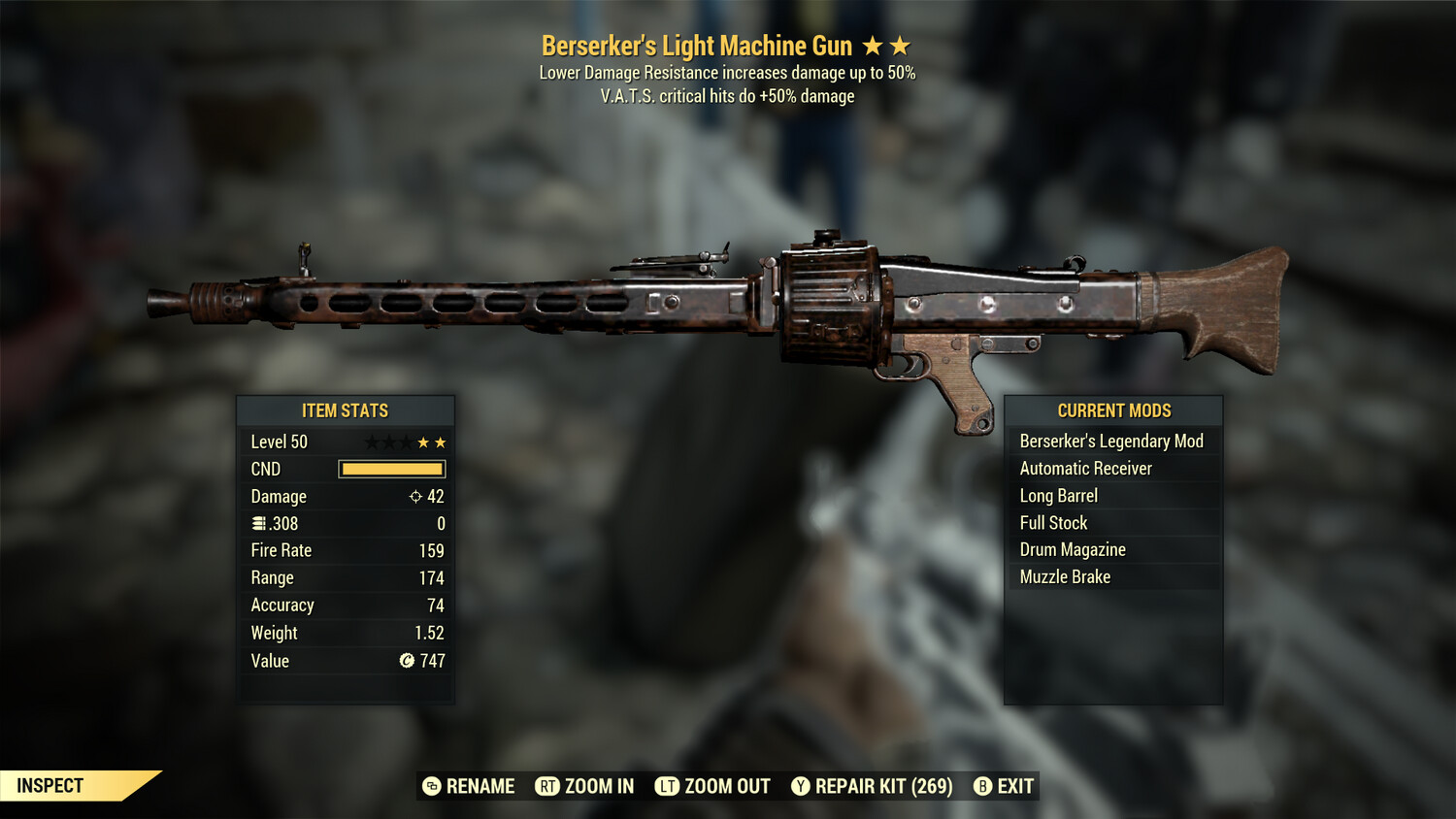Open the Drum Magazine mod entry

click(1072, 549)
